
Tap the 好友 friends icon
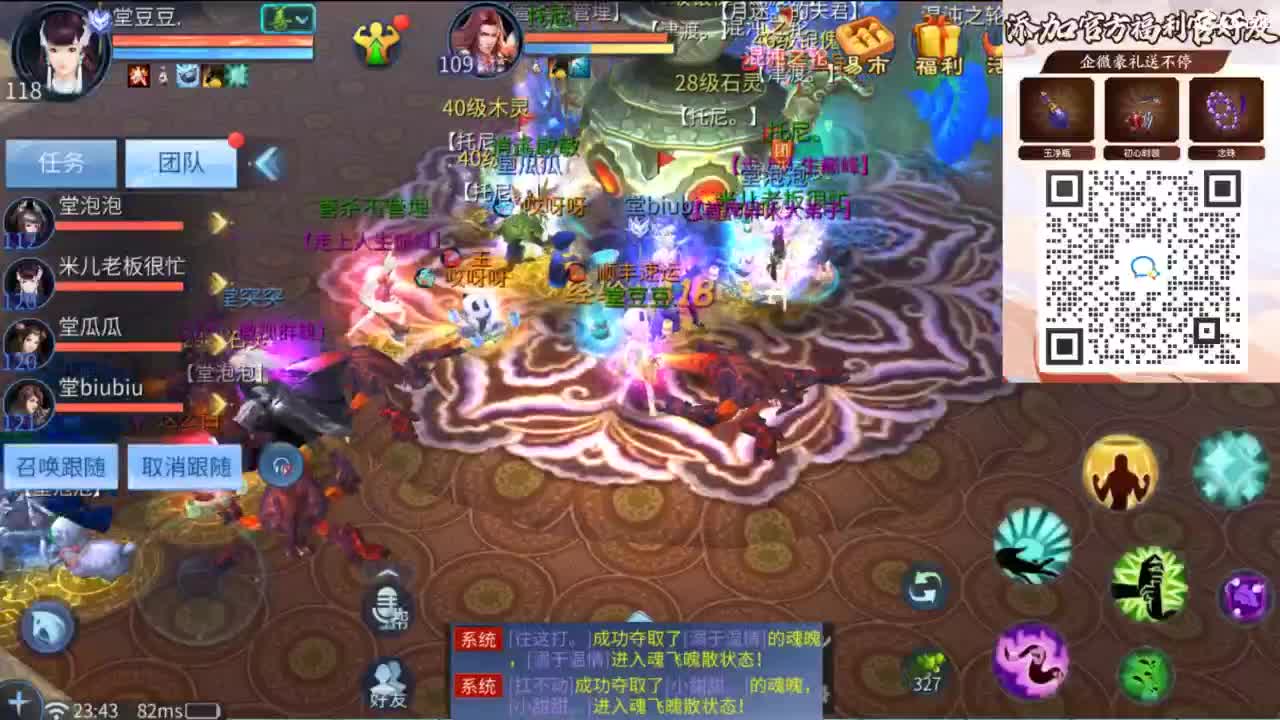[x=388, y=681]
